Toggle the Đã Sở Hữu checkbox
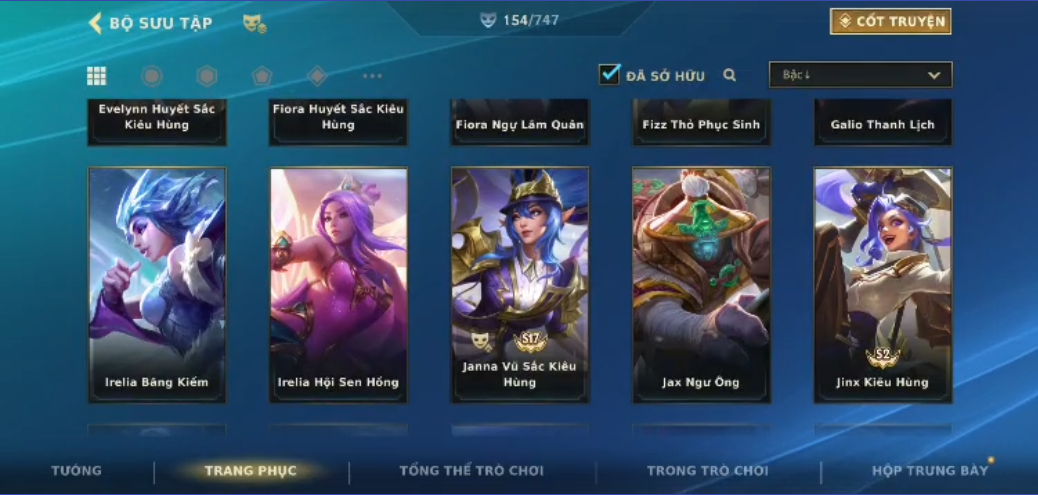Image resolution: width=1038 pixels, height=495 pixels. [x=609, y=74]
